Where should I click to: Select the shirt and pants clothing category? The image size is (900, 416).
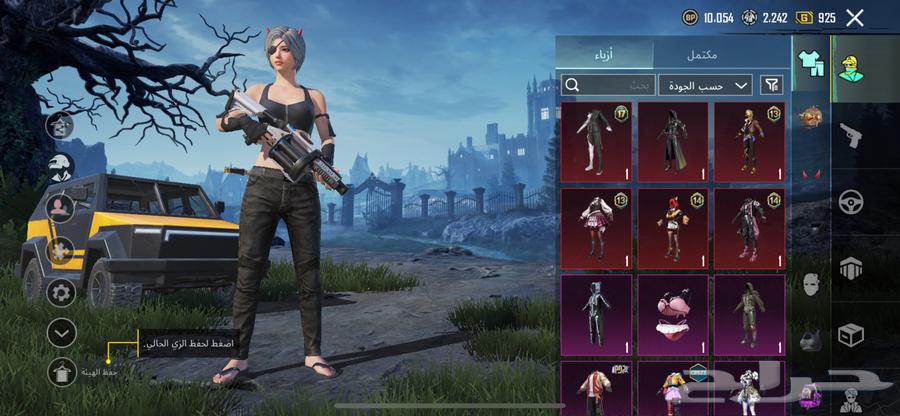click(810, 64)
